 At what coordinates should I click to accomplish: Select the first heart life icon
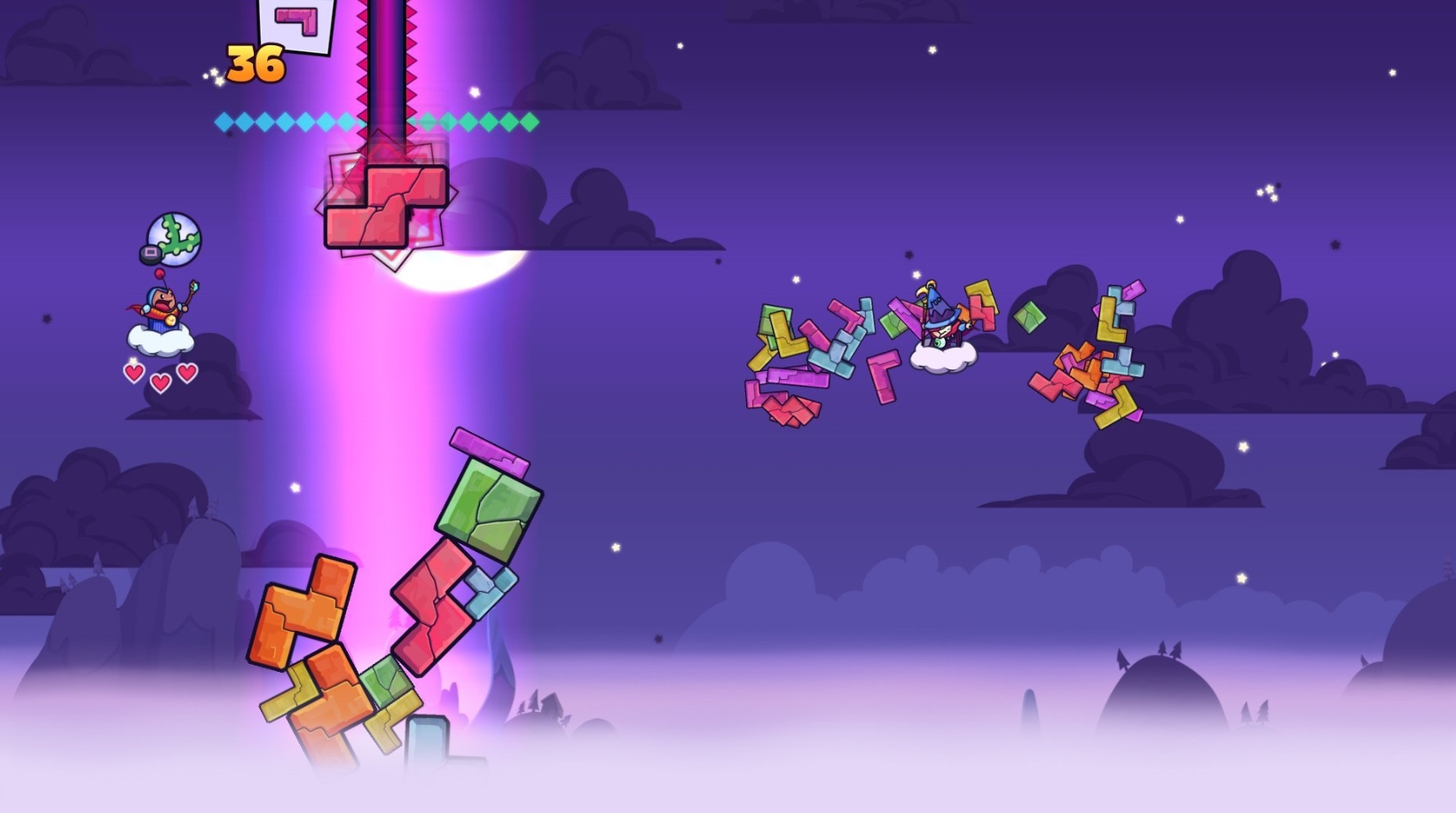point(136,373)
